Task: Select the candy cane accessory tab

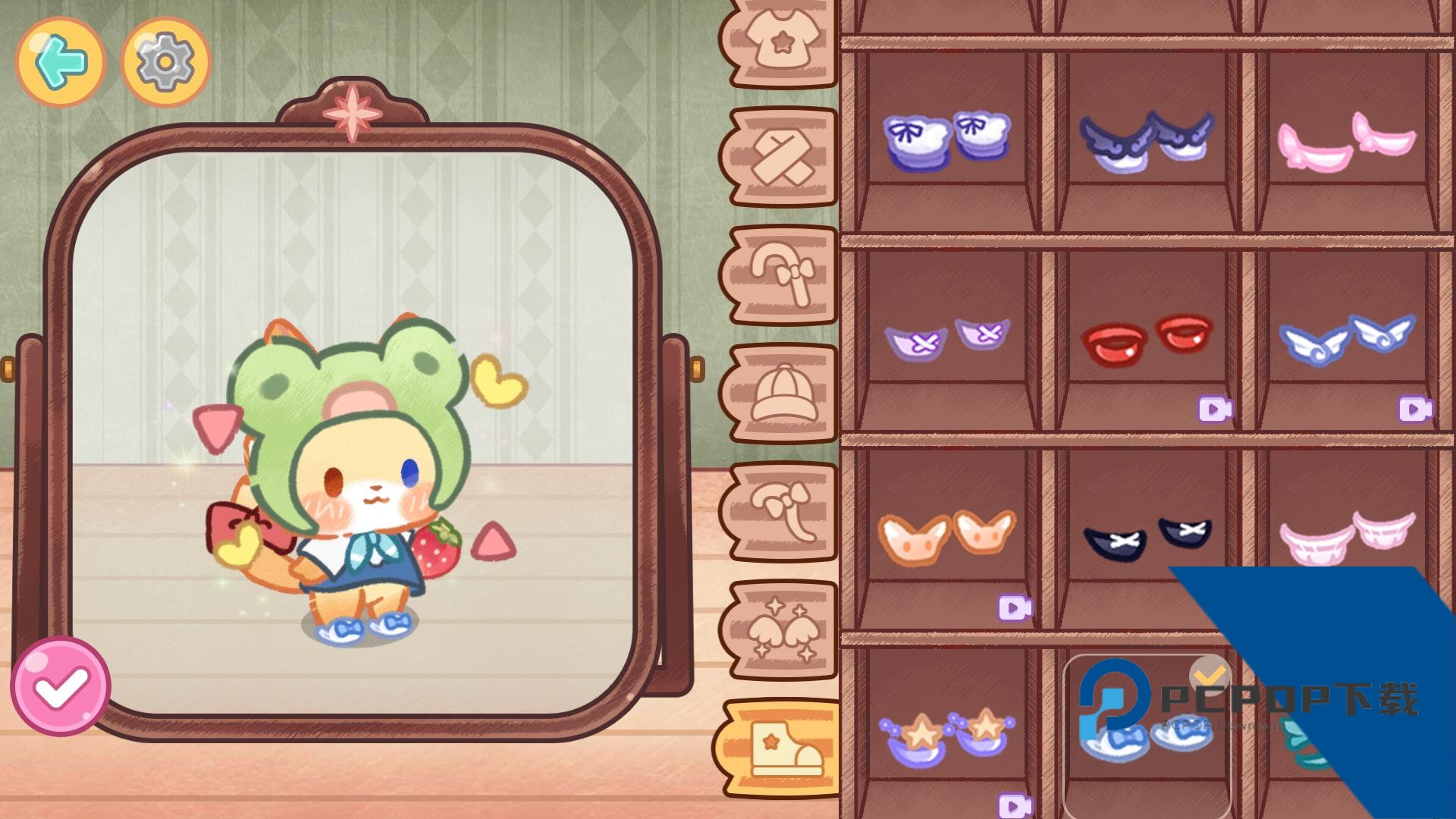Action: [x=781, y=275]
